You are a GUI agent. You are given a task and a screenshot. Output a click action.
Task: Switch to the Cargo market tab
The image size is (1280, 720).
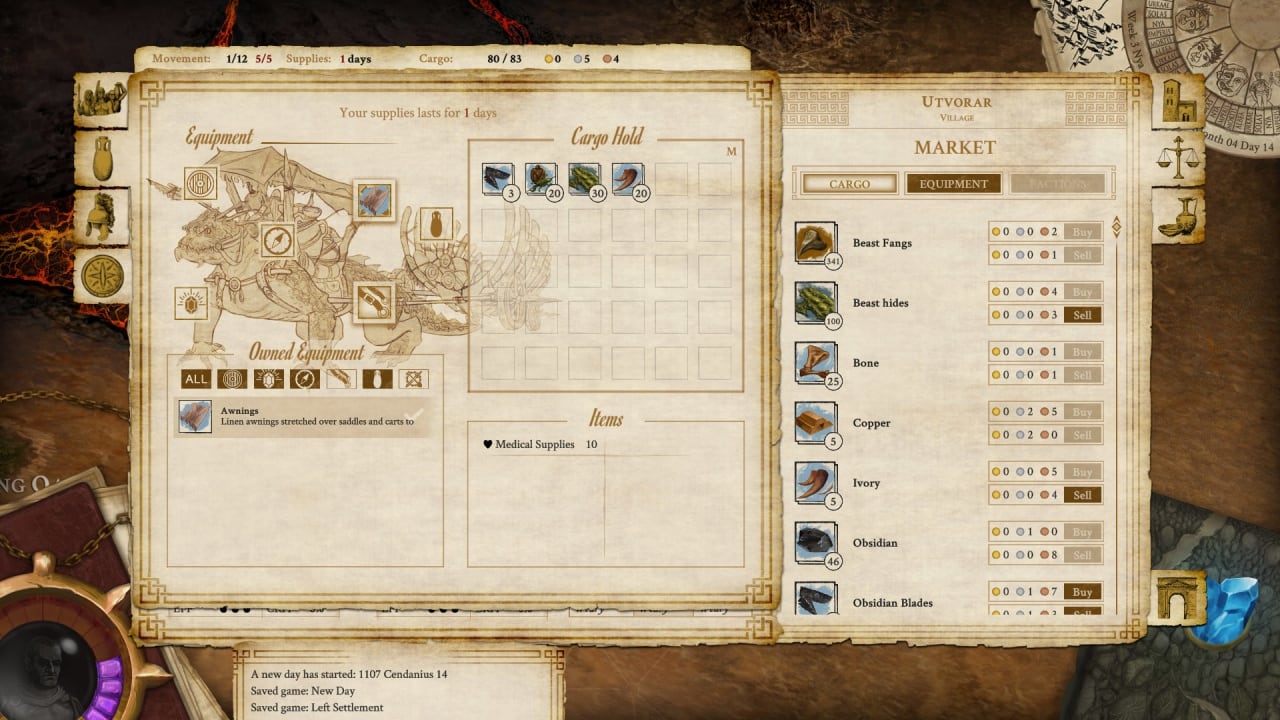(849, 184)
